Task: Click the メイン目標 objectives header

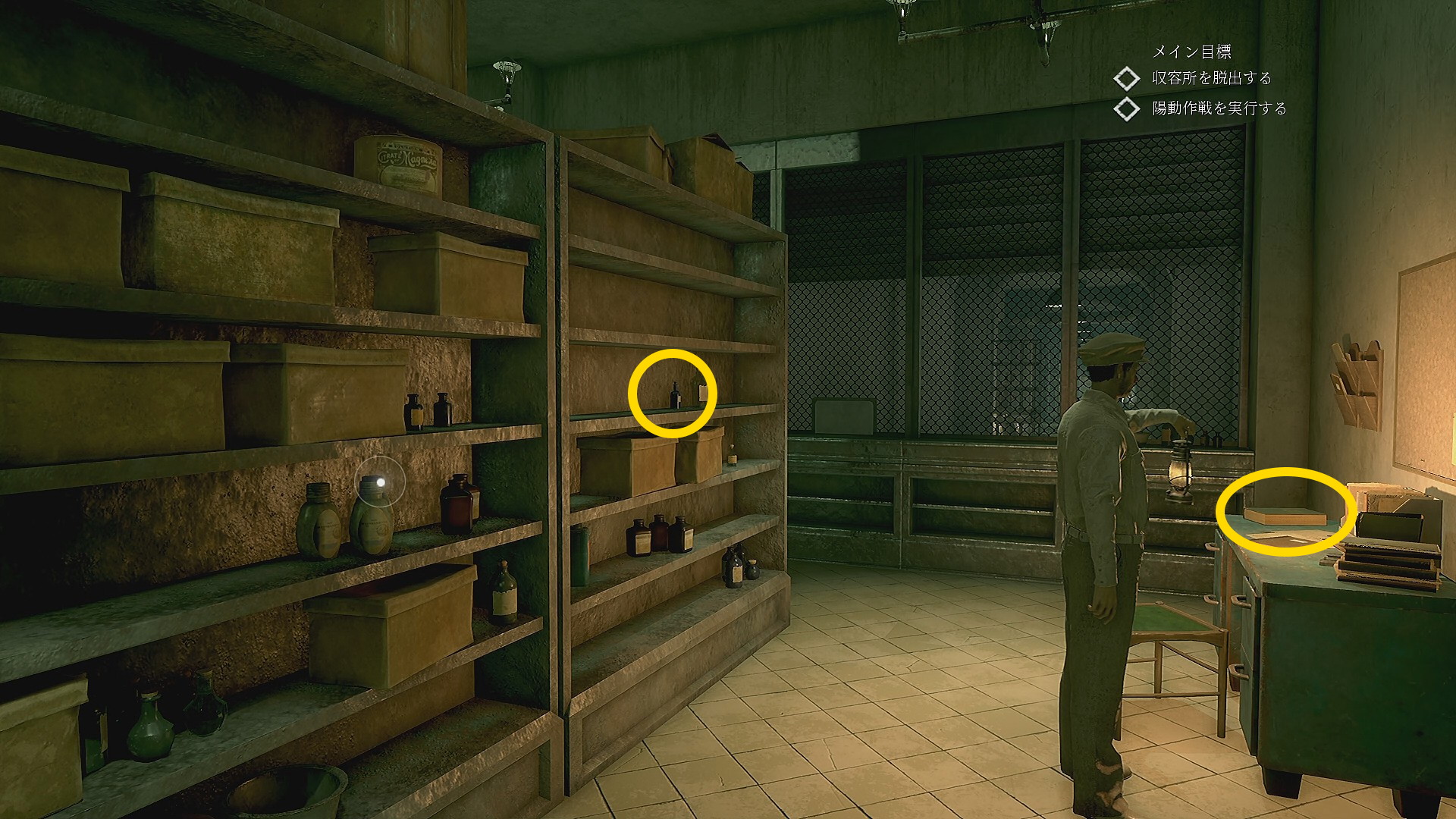Action: pyautogui.click(x=1191, y=52)
